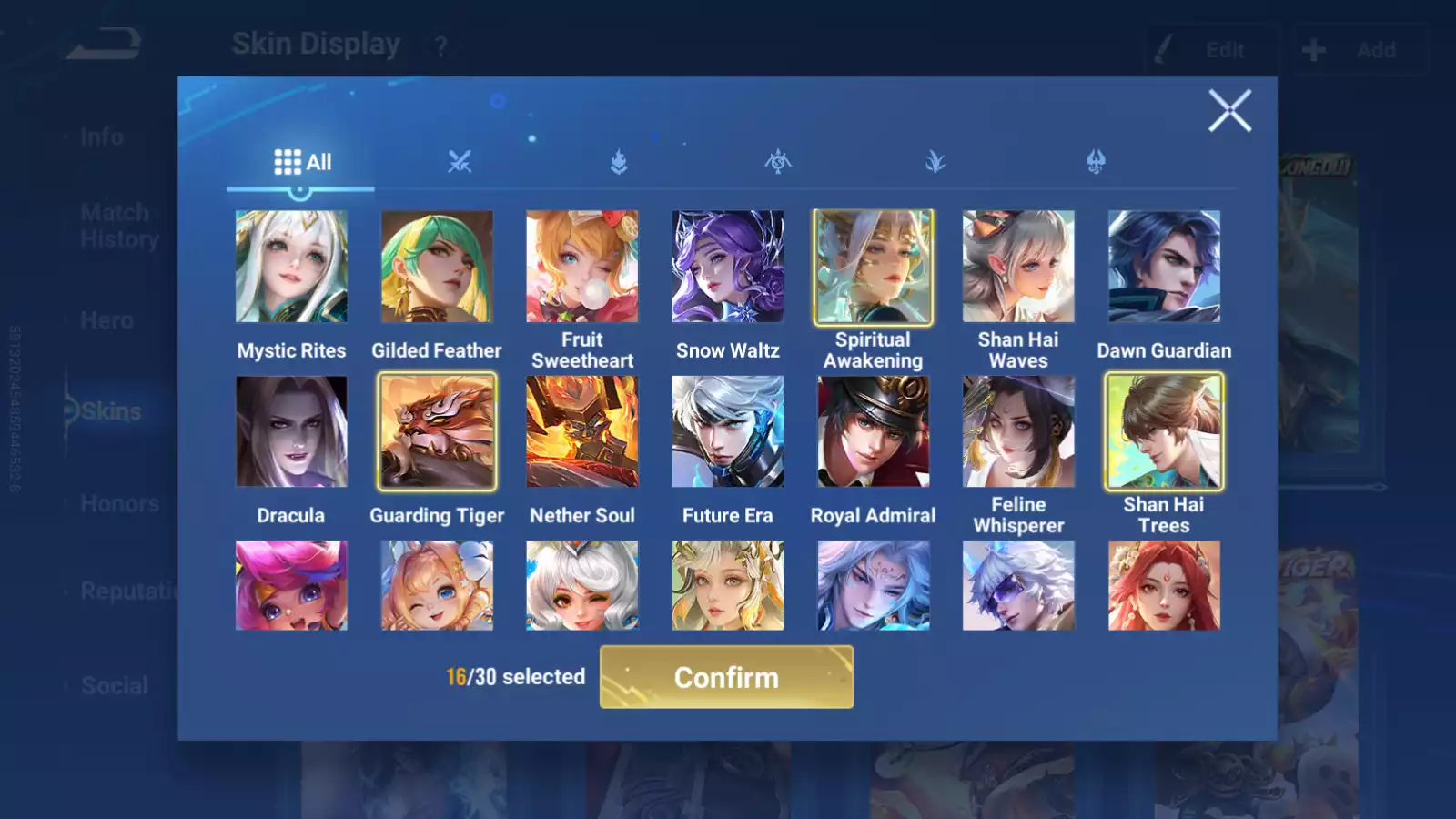1456x819 pixels.
Task: Choose the Gilded Feather skin
Action: tap(437, 267)
